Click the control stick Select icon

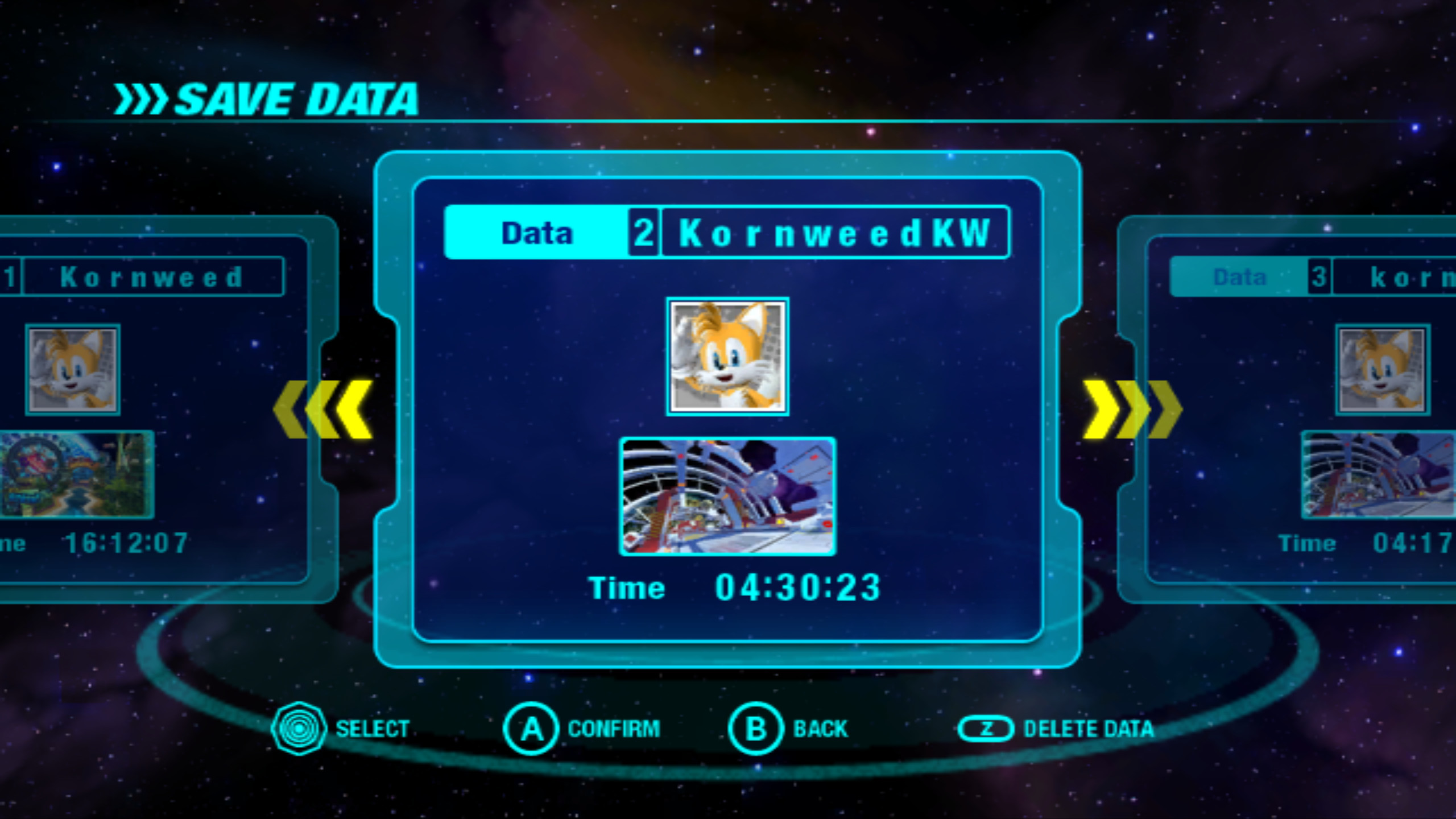point(298,727)
